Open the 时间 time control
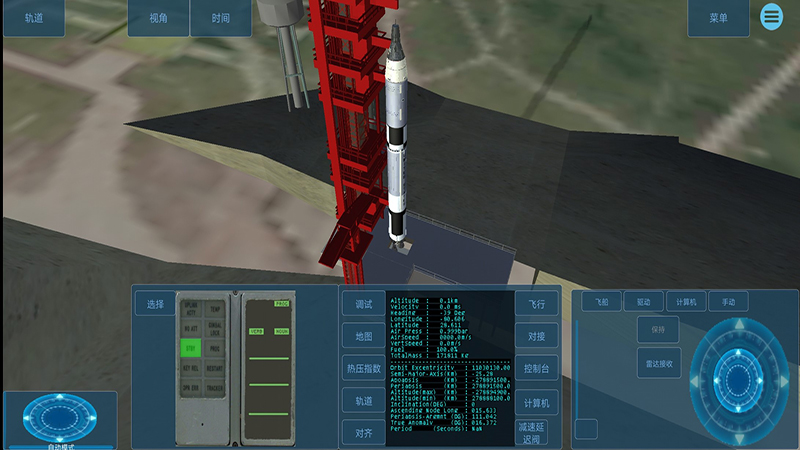The image size is (800, 450). [x=221, y=18]
